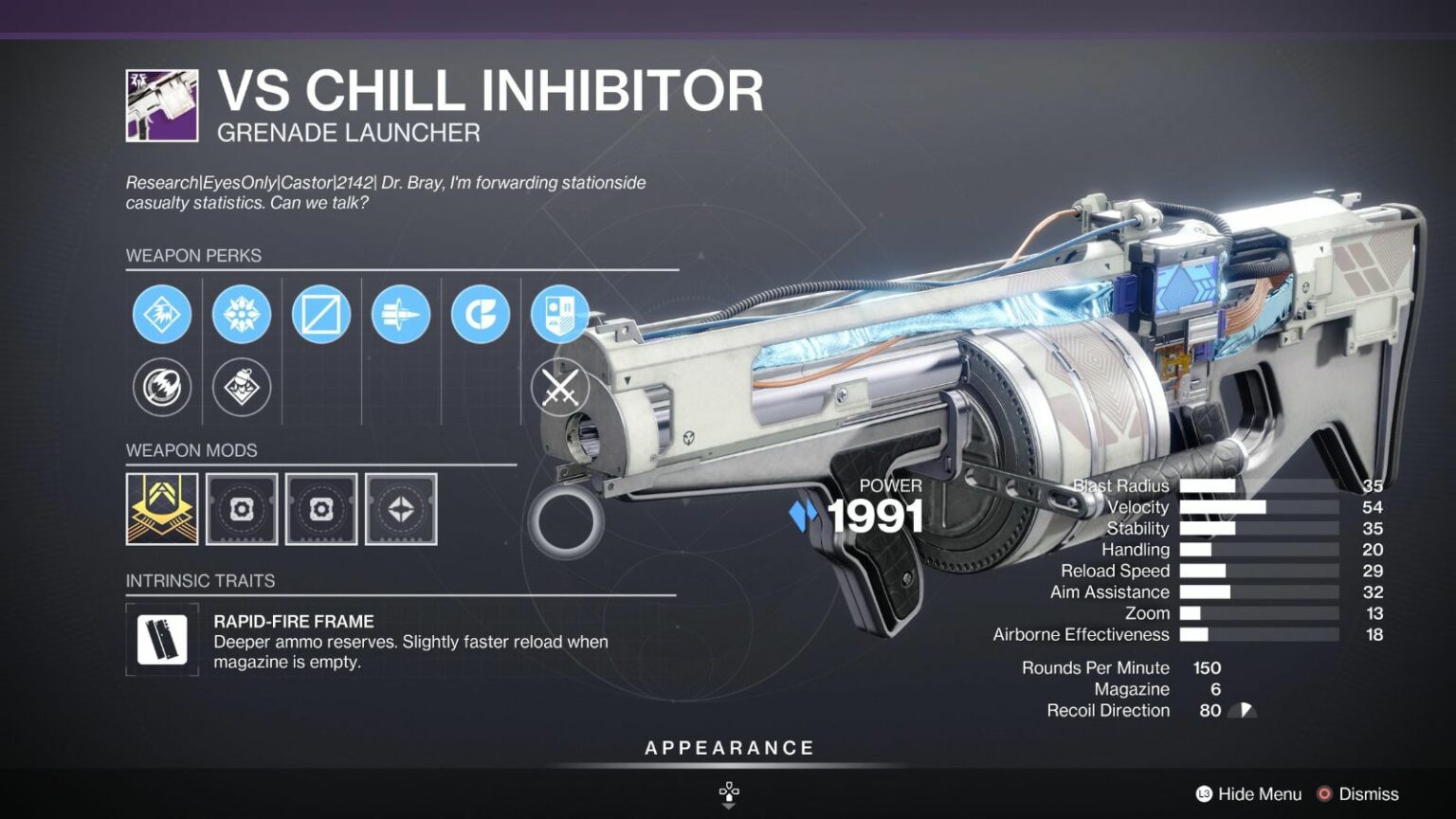Open the Rapid-Fire Frame intrinsic trait
The image size is (1456, 819).
click(161, 640)
